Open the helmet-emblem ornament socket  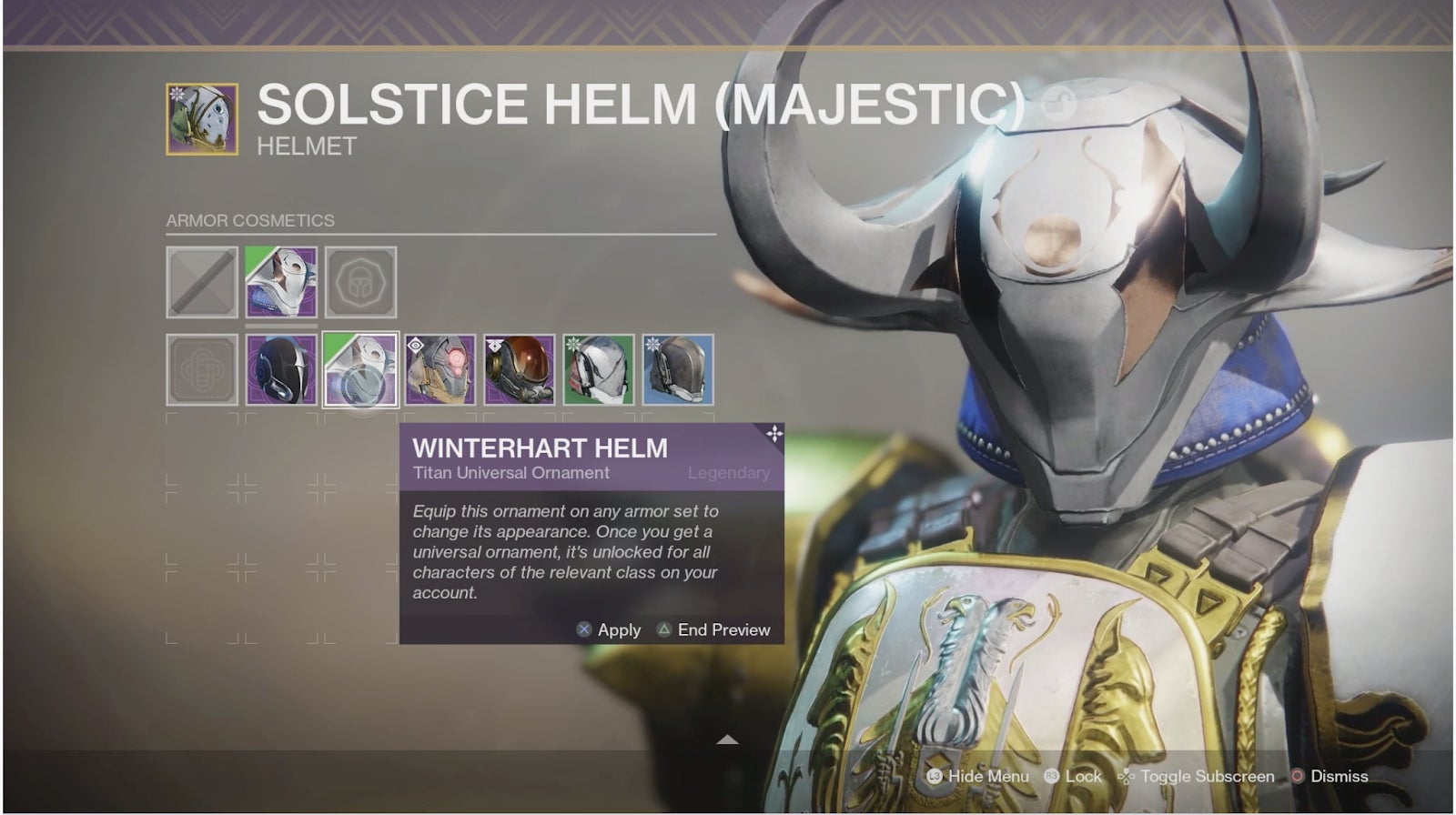(x=360, y=282)
